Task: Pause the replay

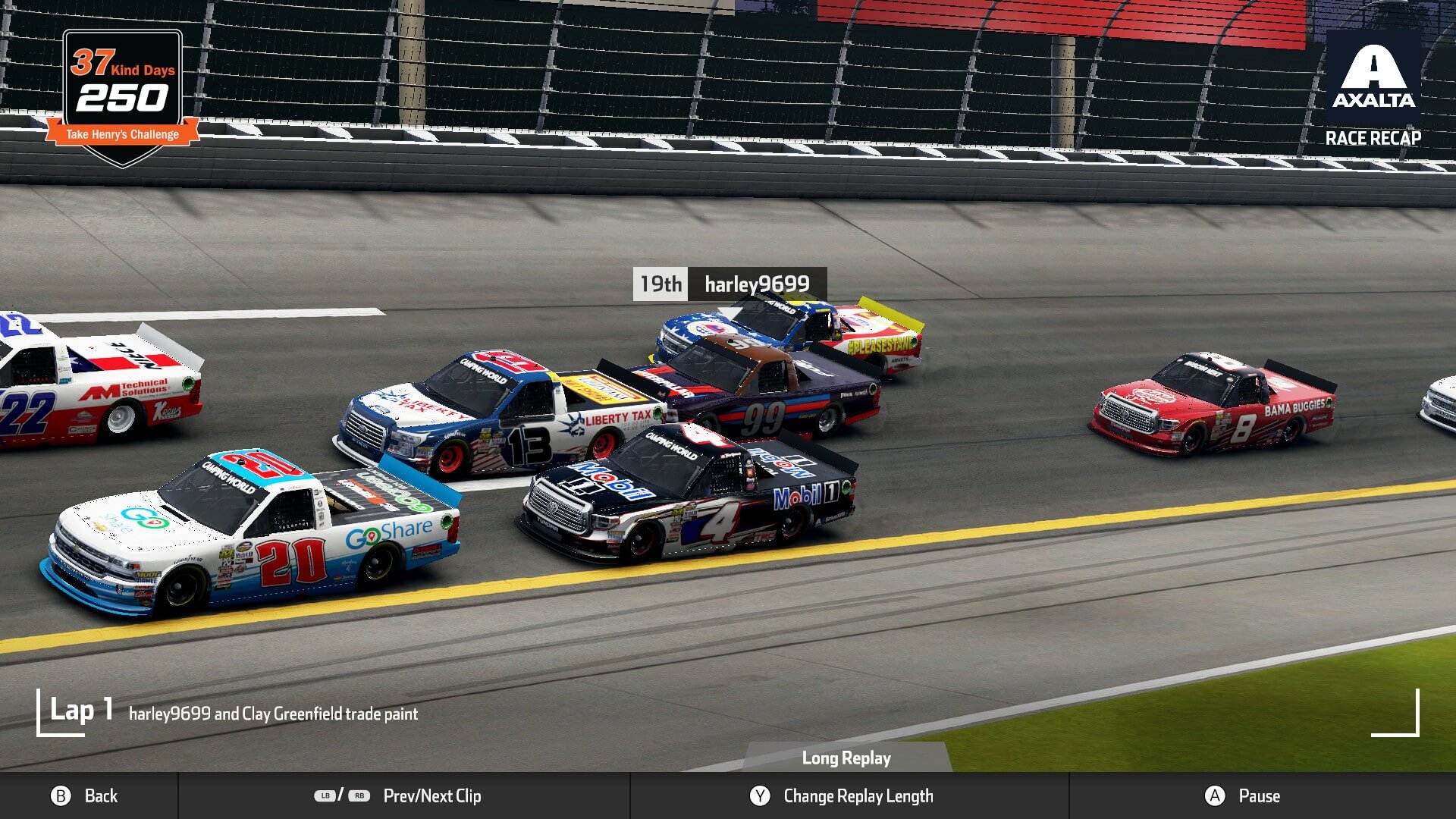Action: (x=1243, y=795)
